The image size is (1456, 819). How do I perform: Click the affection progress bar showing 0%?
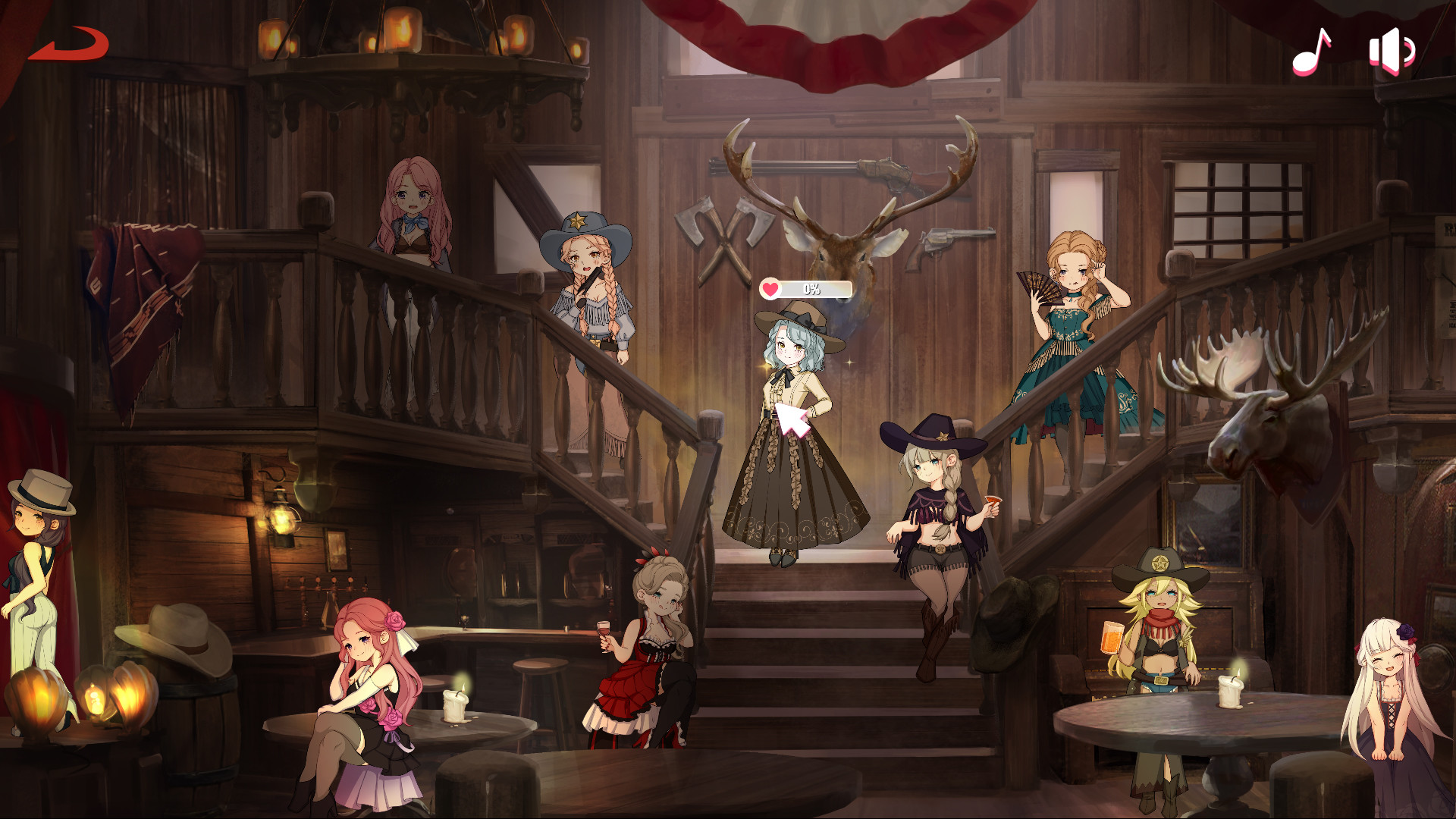click(x=811, y=287)
